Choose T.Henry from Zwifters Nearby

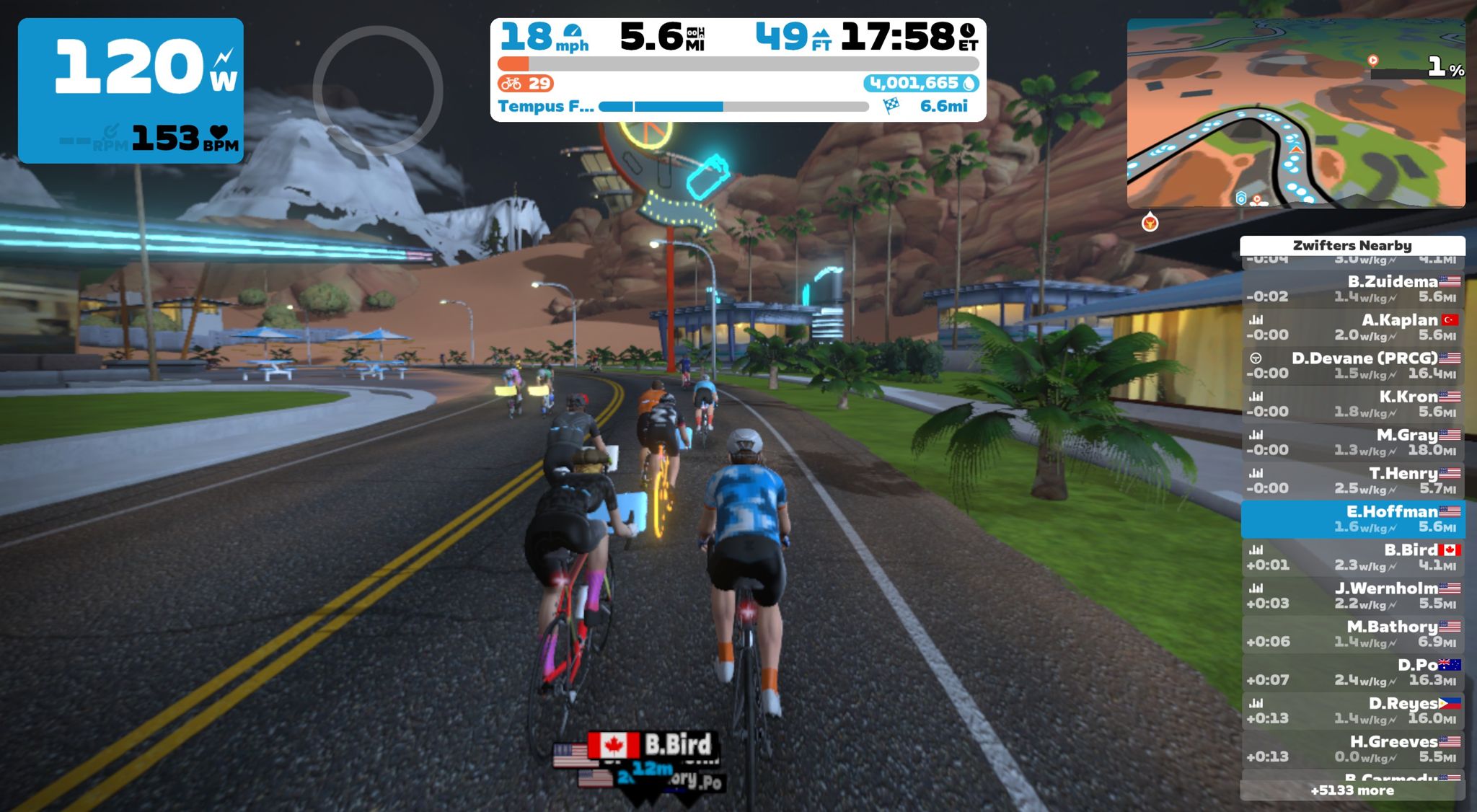click(x=1352, y=480)
